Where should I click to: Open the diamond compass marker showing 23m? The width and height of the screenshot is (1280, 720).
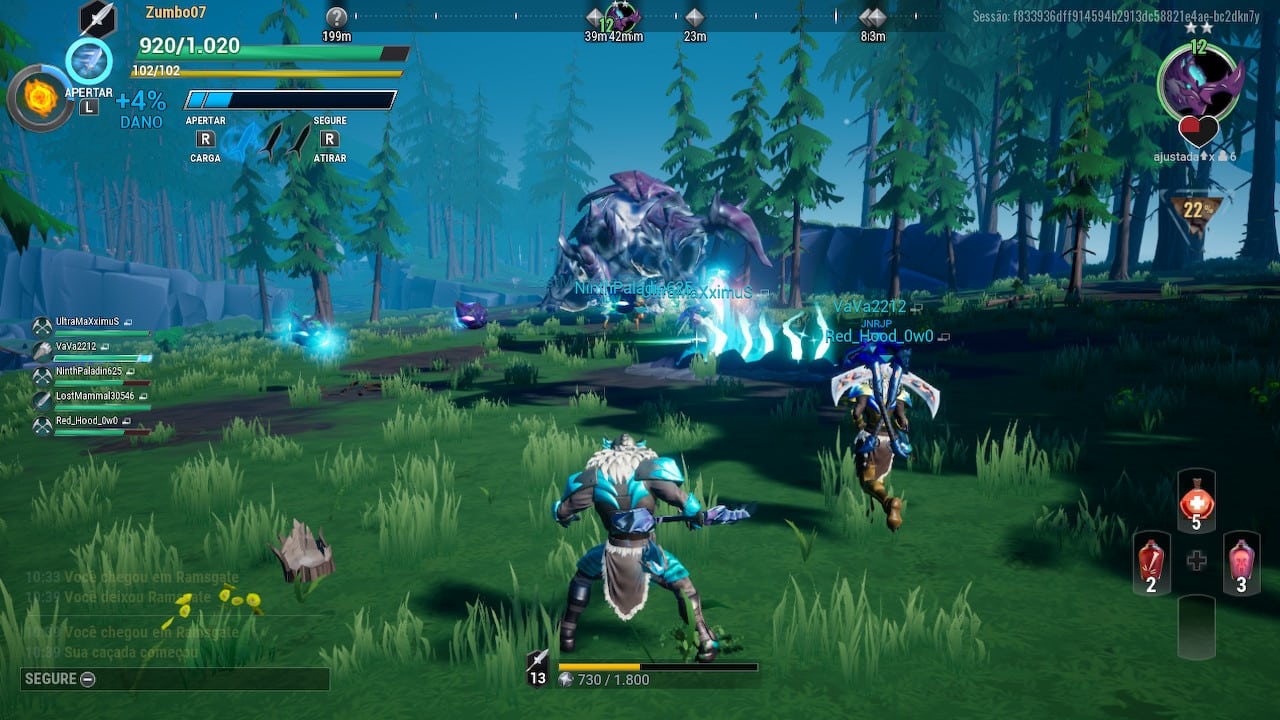click(694, 16)
